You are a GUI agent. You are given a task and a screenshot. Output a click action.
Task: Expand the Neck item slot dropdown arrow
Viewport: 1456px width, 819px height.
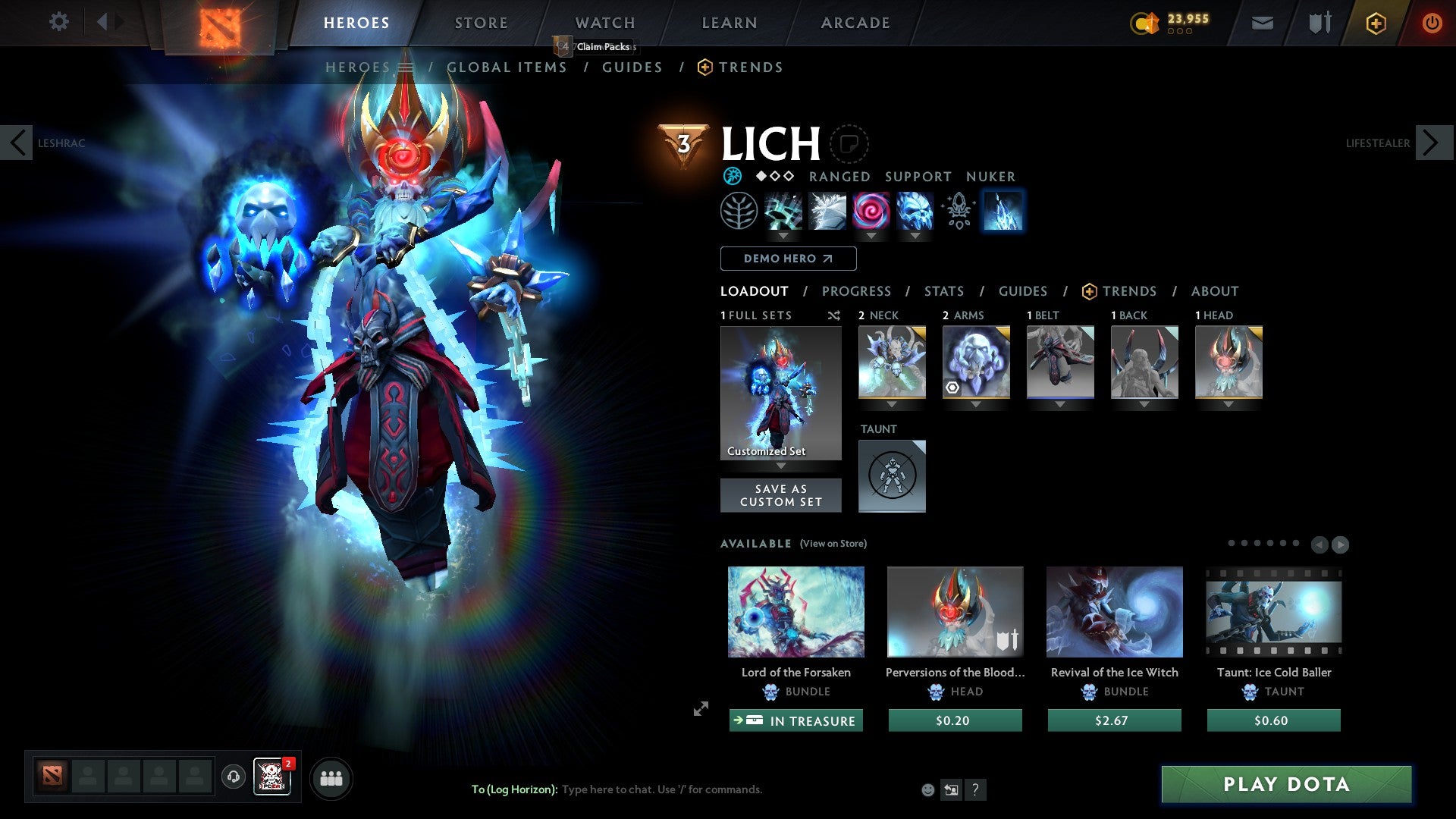click(x=892, y=404)
